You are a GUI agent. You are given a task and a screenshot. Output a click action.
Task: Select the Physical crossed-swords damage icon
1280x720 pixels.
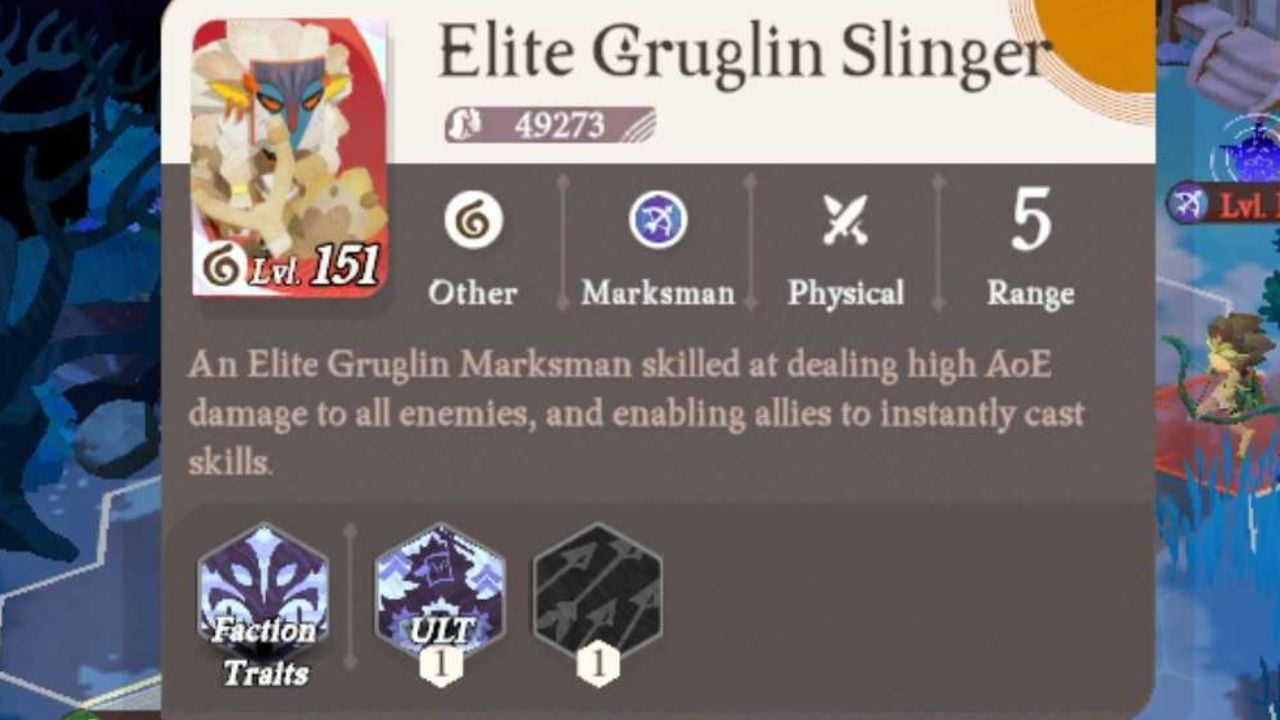pyautogui.click(x=845, y=218)
